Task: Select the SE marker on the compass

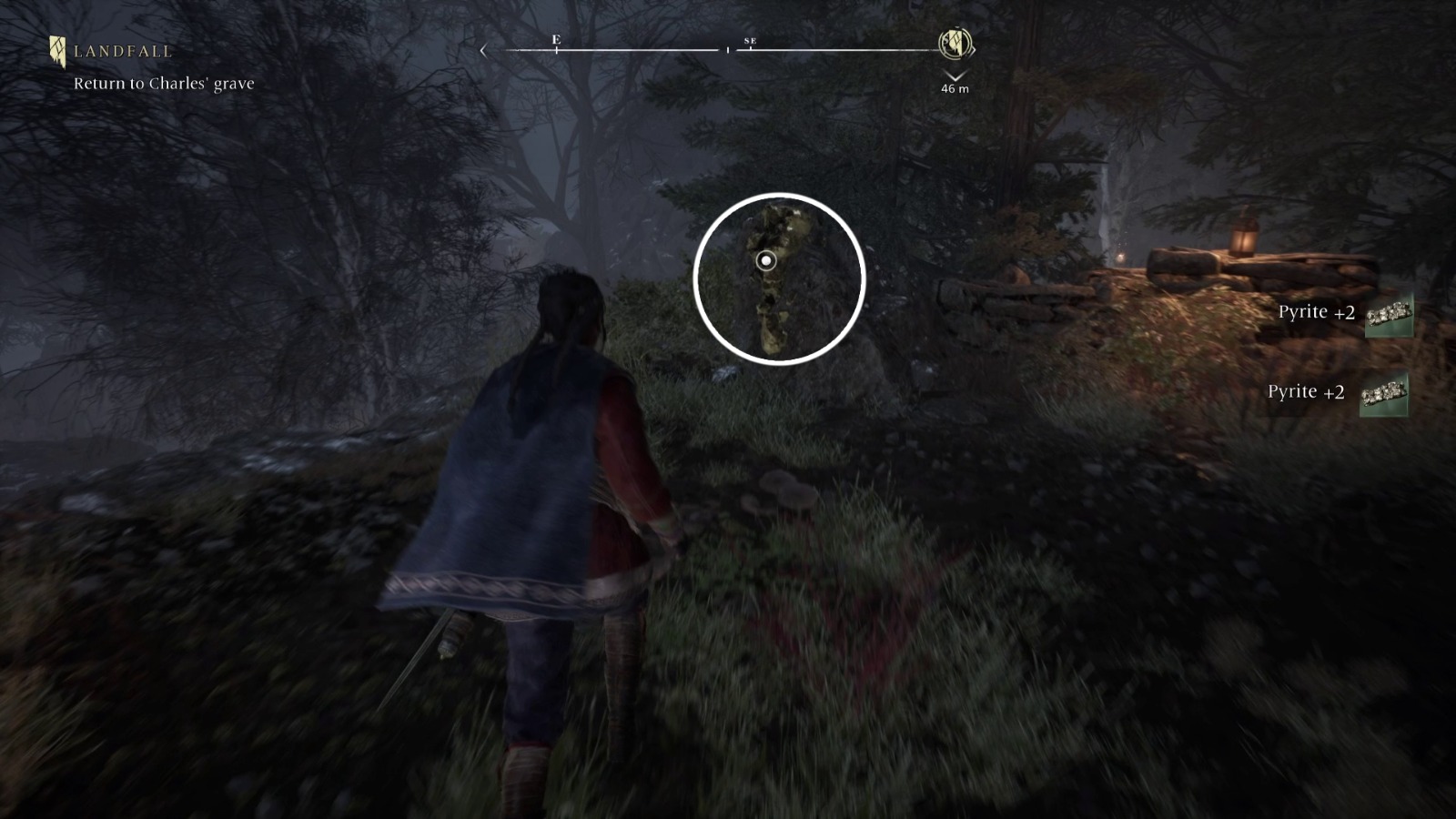Action: [752, 42]
